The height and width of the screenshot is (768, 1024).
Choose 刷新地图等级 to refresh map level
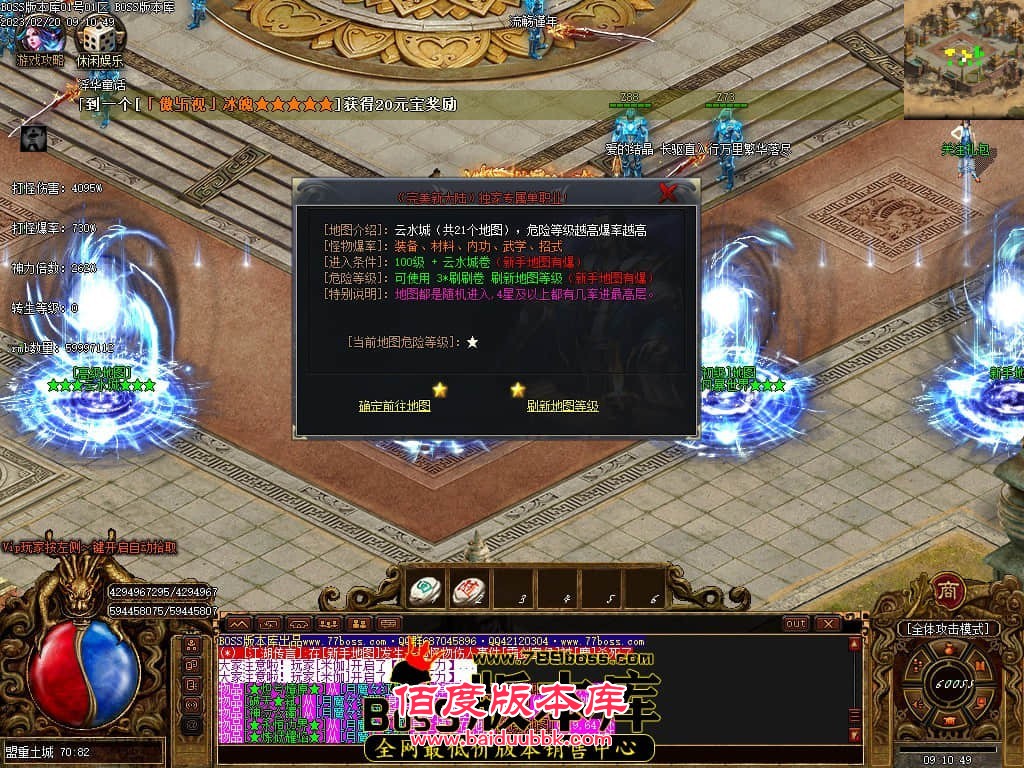tap(563, 406)
